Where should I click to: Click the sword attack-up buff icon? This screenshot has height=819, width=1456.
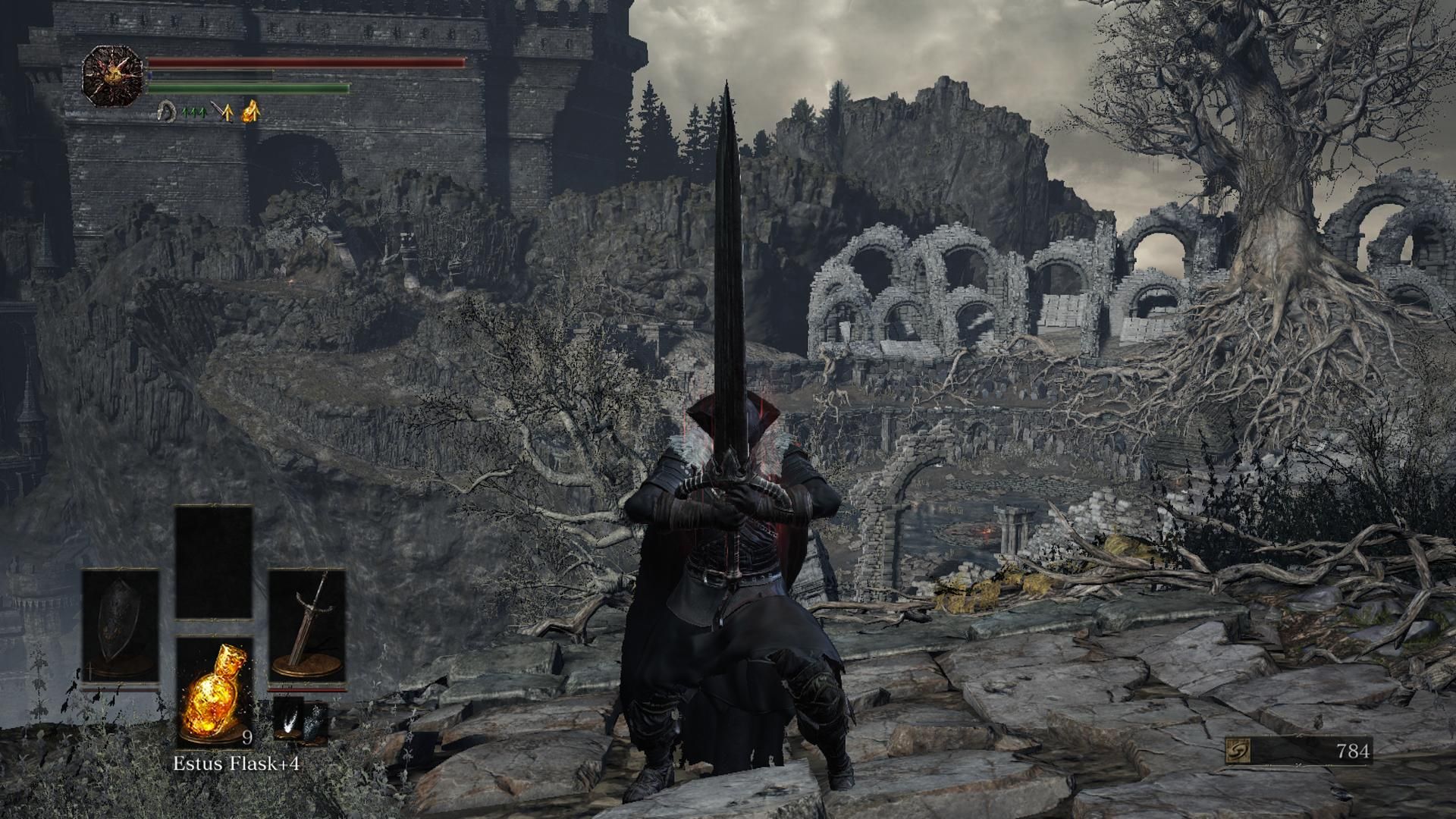[221, 112]
